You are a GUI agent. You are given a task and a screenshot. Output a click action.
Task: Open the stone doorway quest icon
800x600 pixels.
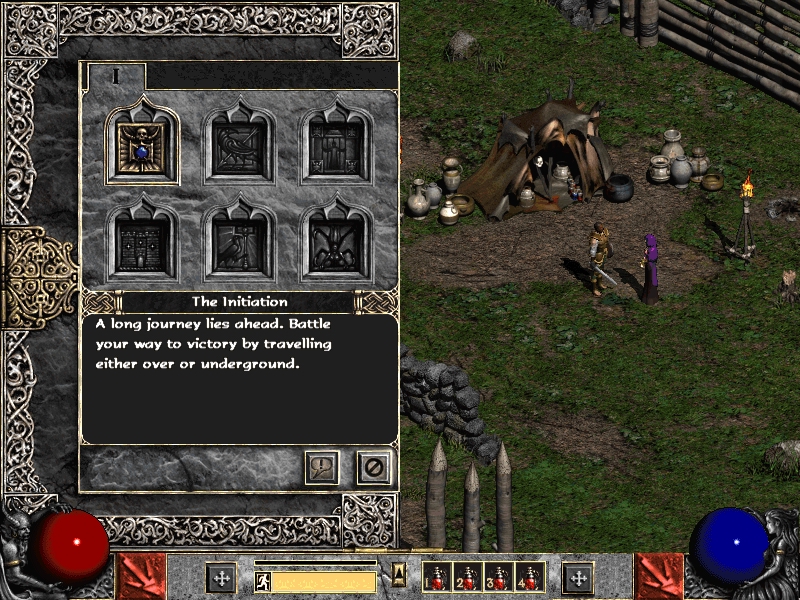pyautogui.click(x=336, y=148)
